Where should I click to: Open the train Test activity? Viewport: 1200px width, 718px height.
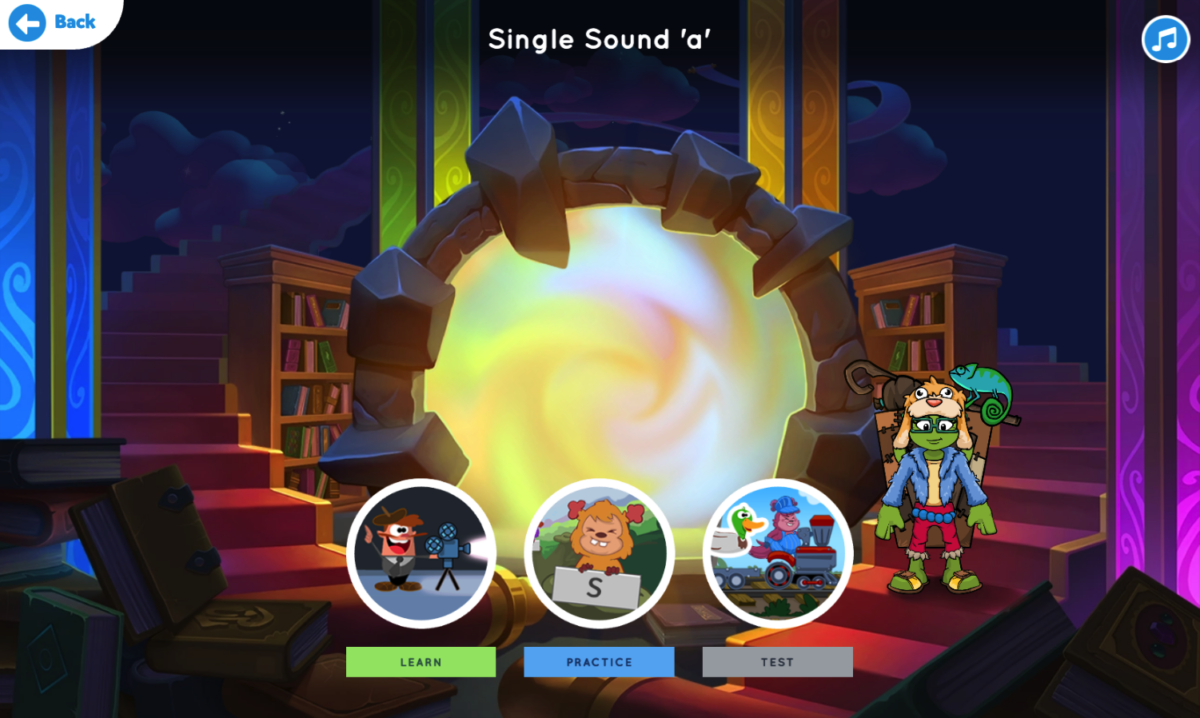777,553
